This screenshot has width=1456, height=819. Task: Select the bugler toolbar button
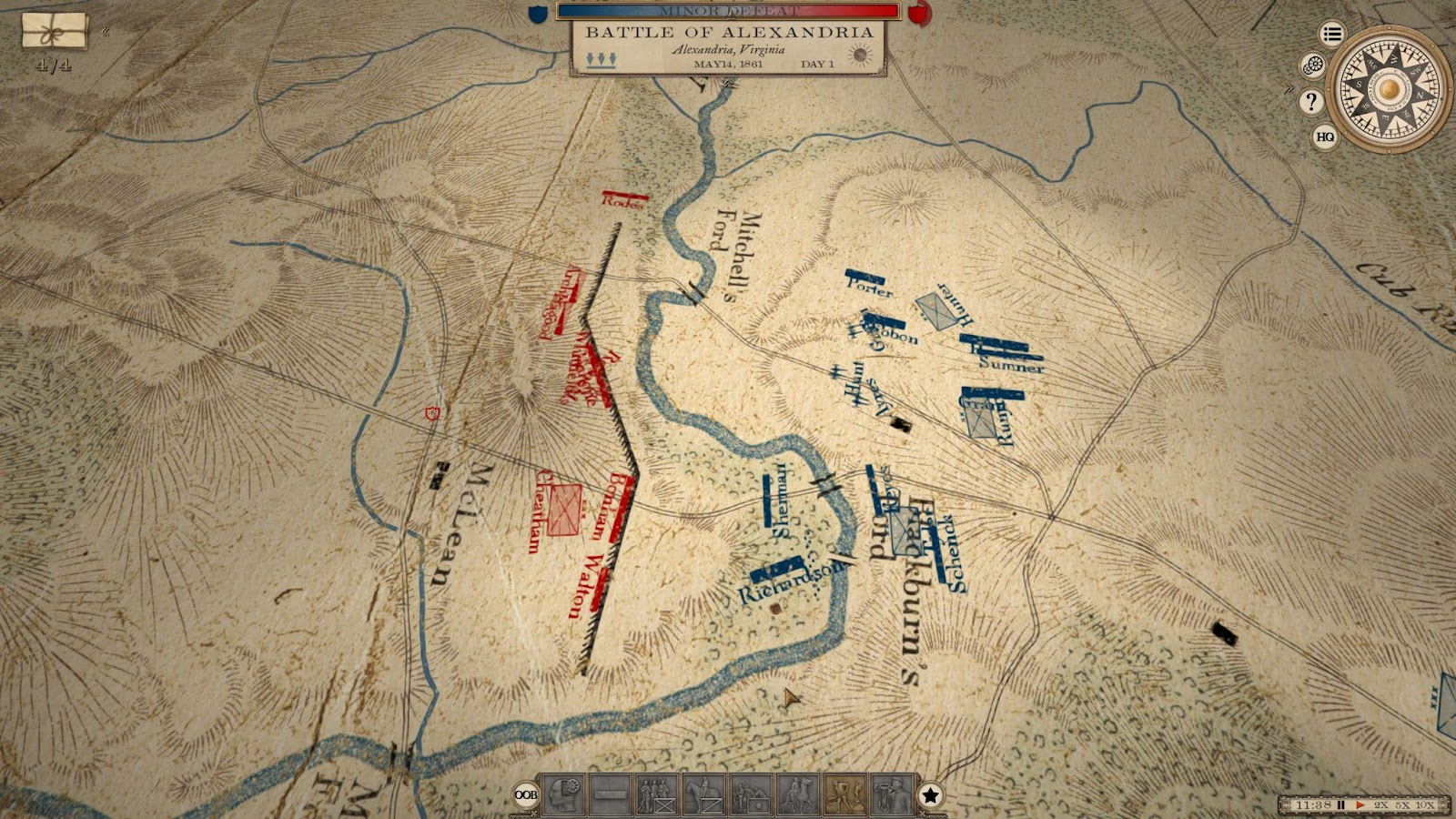click(x=892, y=795)
